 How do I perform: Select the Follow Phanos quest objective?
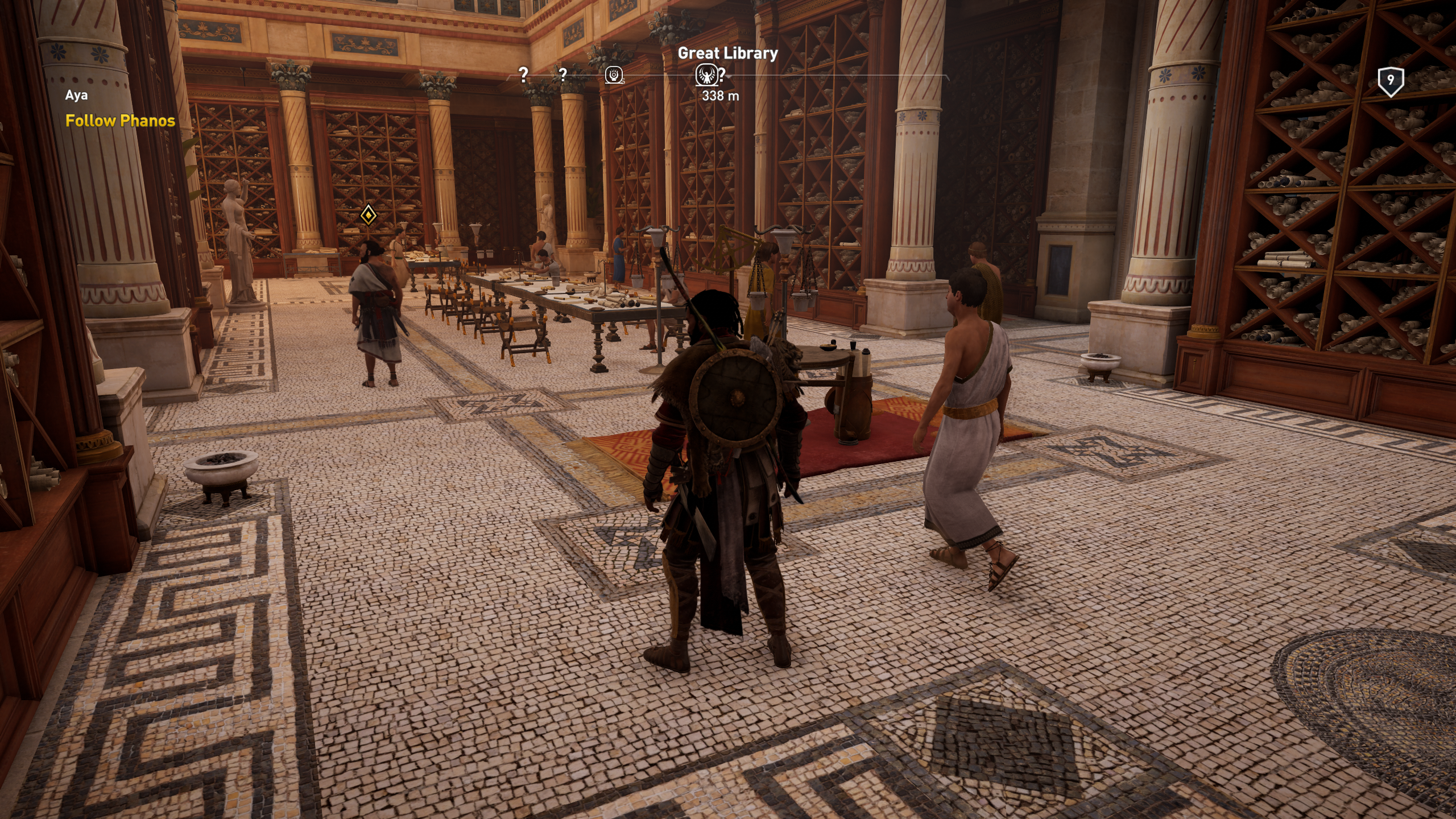[x=120, y=121]
